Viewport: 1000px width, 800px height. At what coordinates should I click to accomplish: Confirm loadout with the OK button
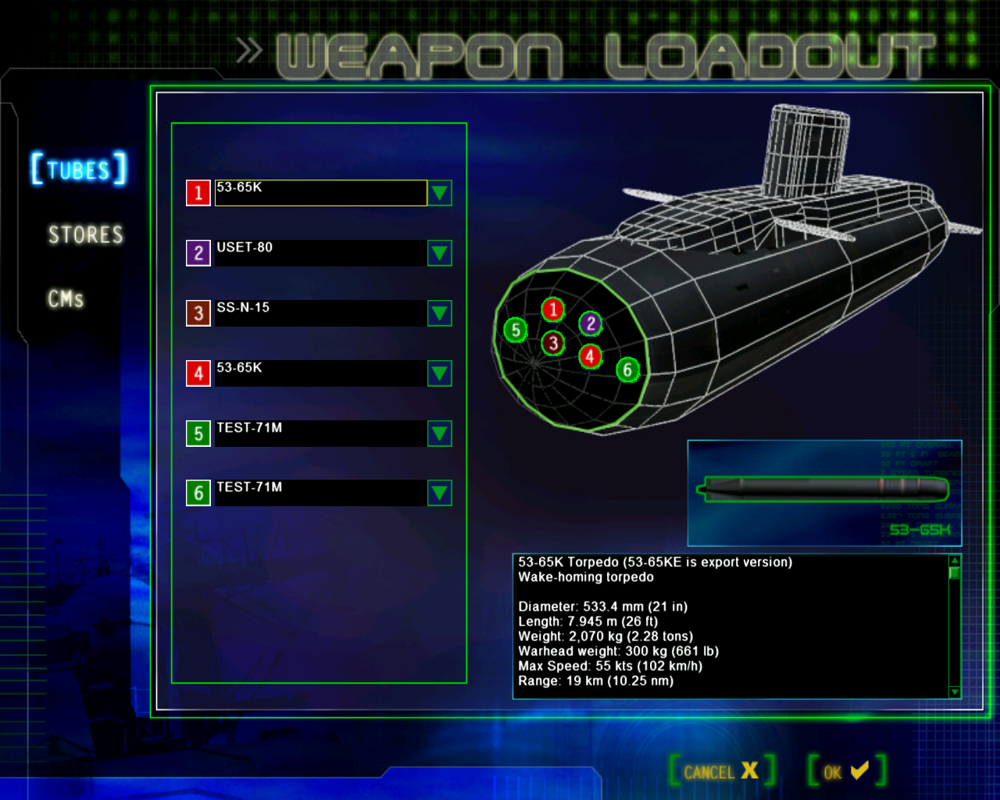coord(846,771)
